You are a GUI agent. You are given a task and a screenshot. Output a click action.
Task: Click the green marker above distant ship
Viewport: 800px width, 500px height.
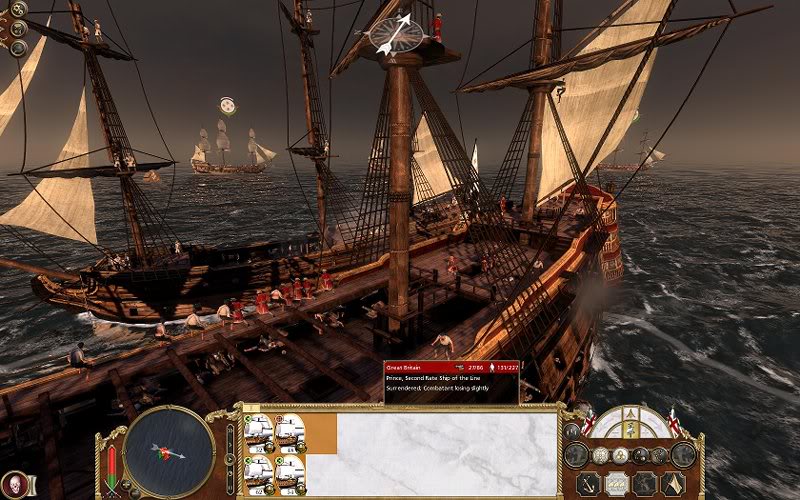[x=228, y=104]
